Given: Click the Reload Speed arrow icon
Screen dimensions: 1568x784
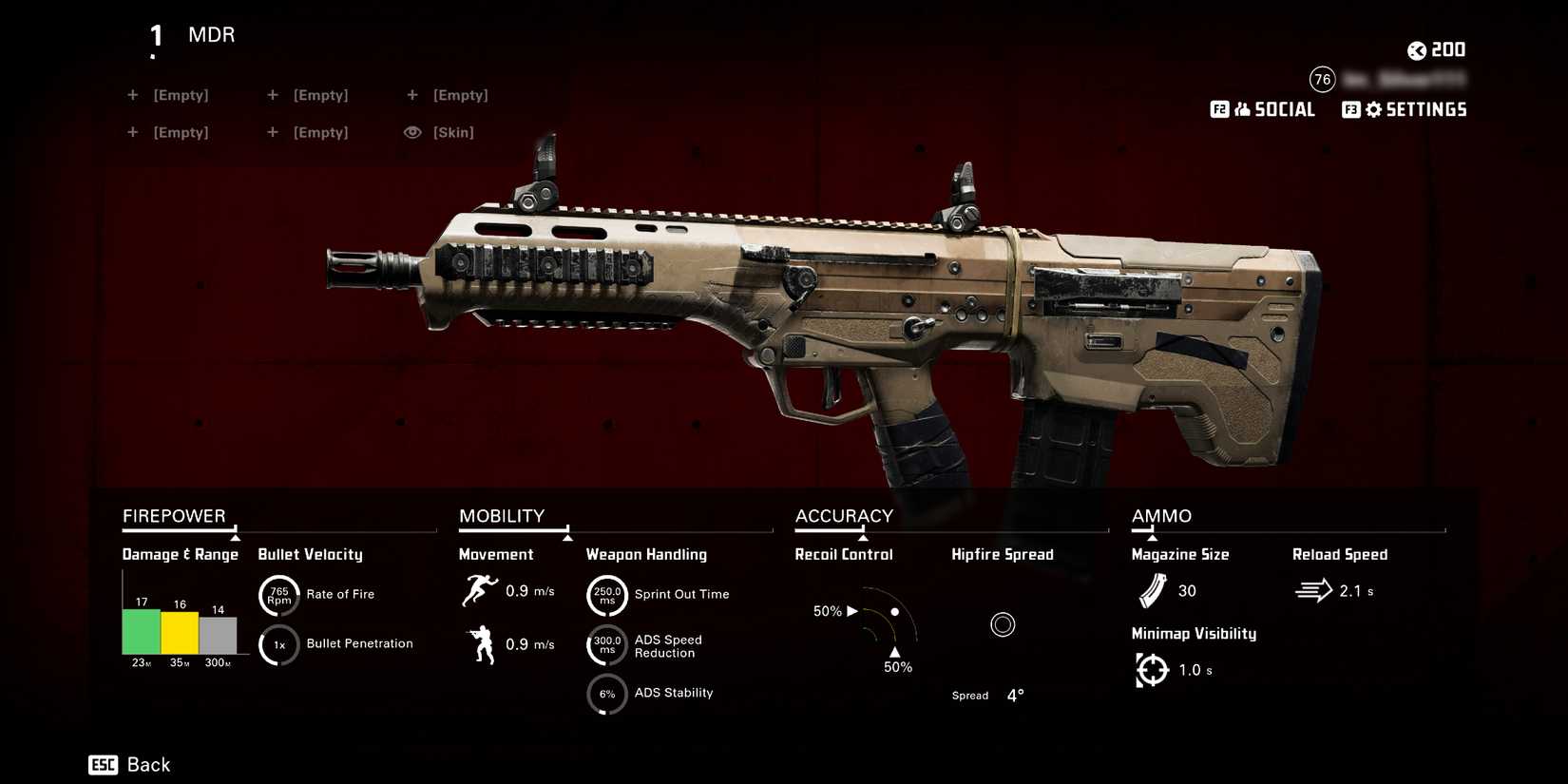Looking at the screenshot, I should (x=1314, y=590).
